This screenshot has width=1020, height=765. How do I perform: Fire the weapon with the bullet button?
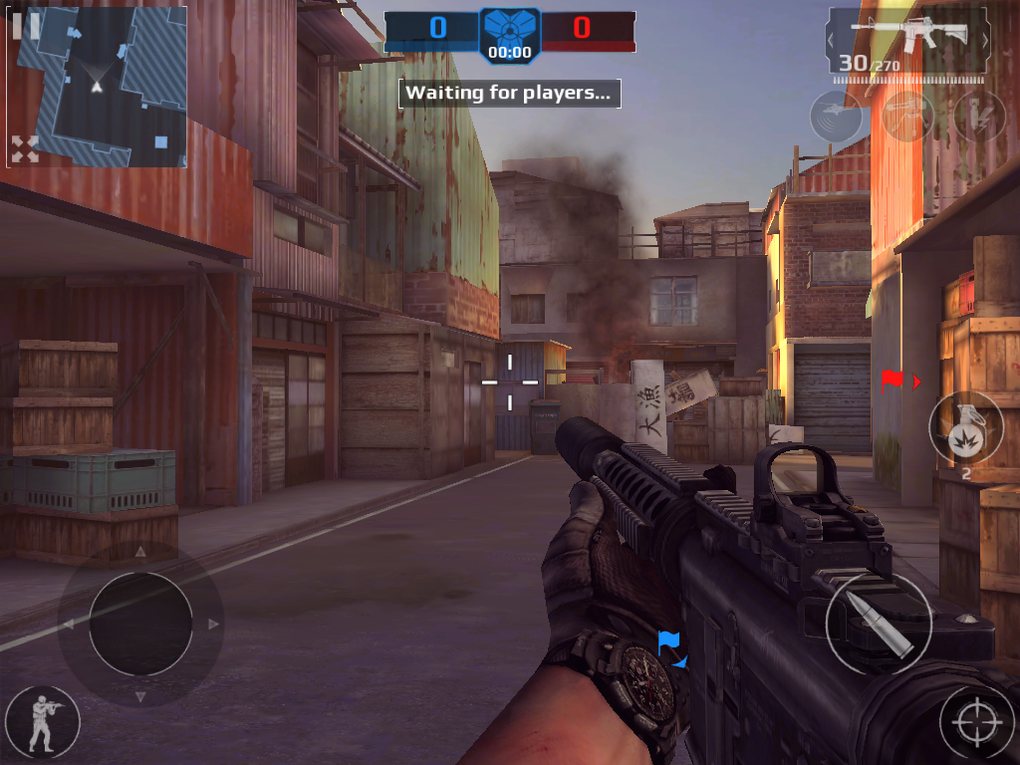click(x=879, y=622)
